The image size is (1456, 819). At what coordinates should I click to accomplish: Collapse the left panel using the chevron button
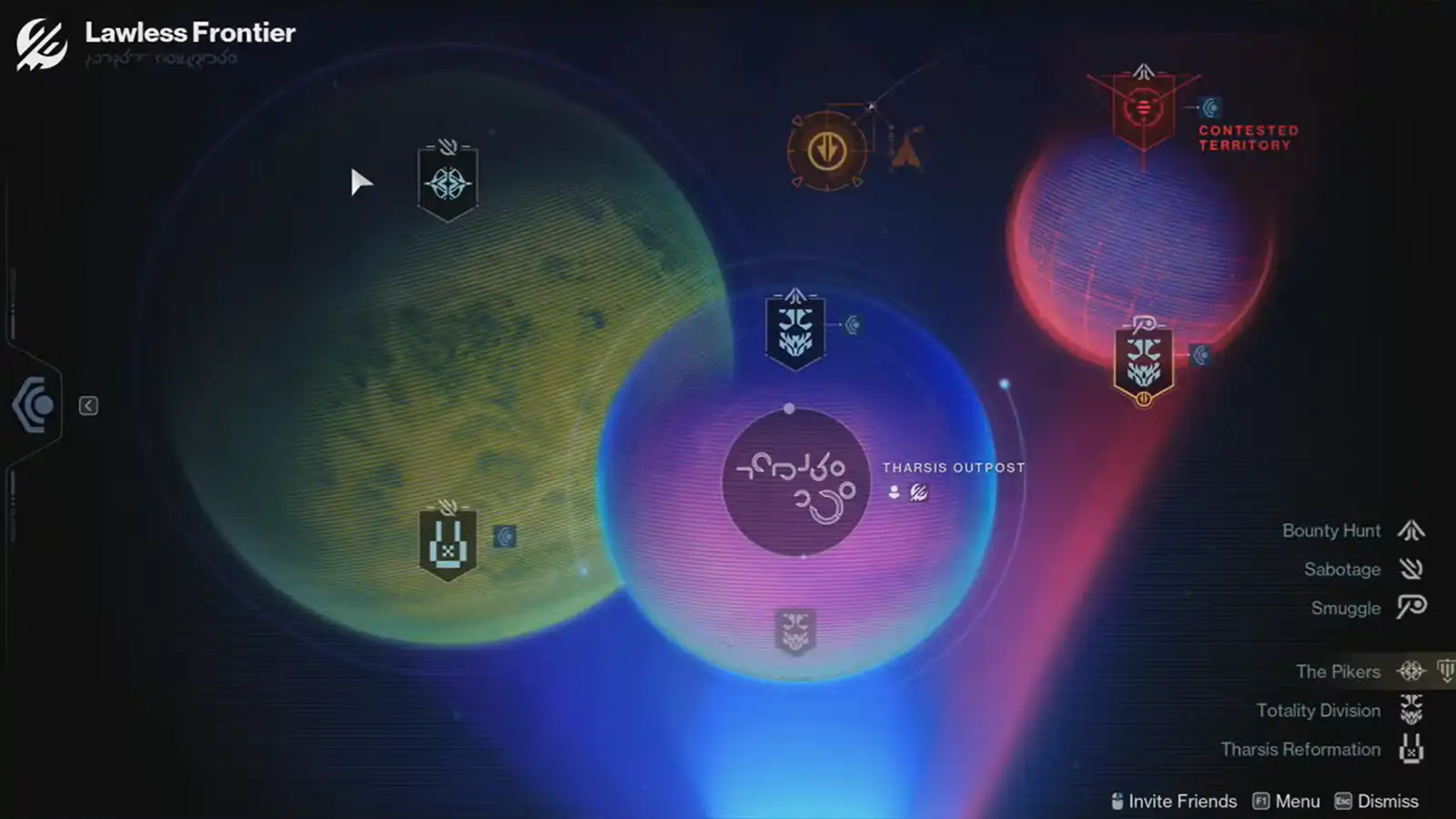(x=87, y=406)
